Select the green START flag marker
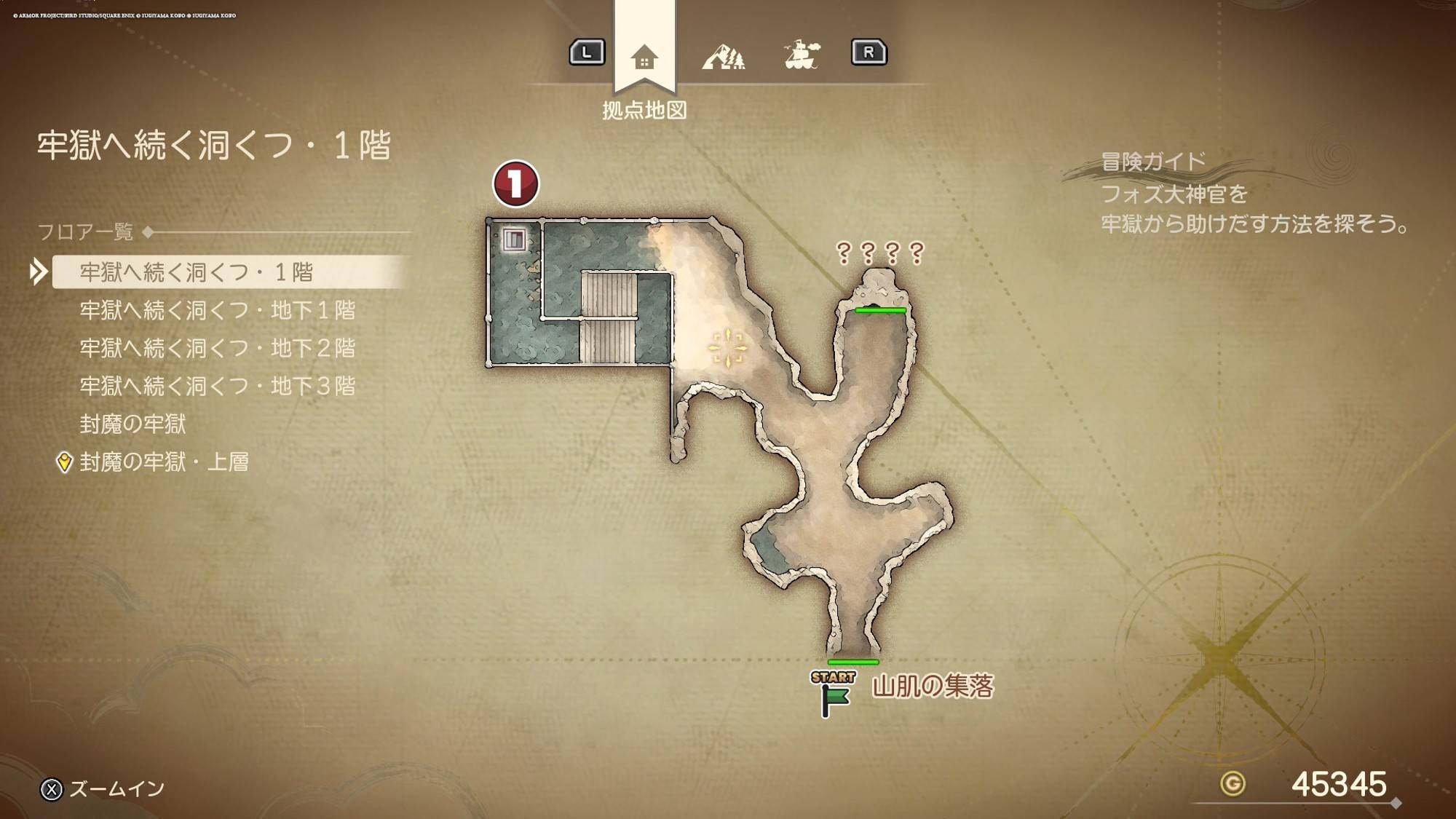This screenshot has height=819, width=1456. tap(834, 695)
